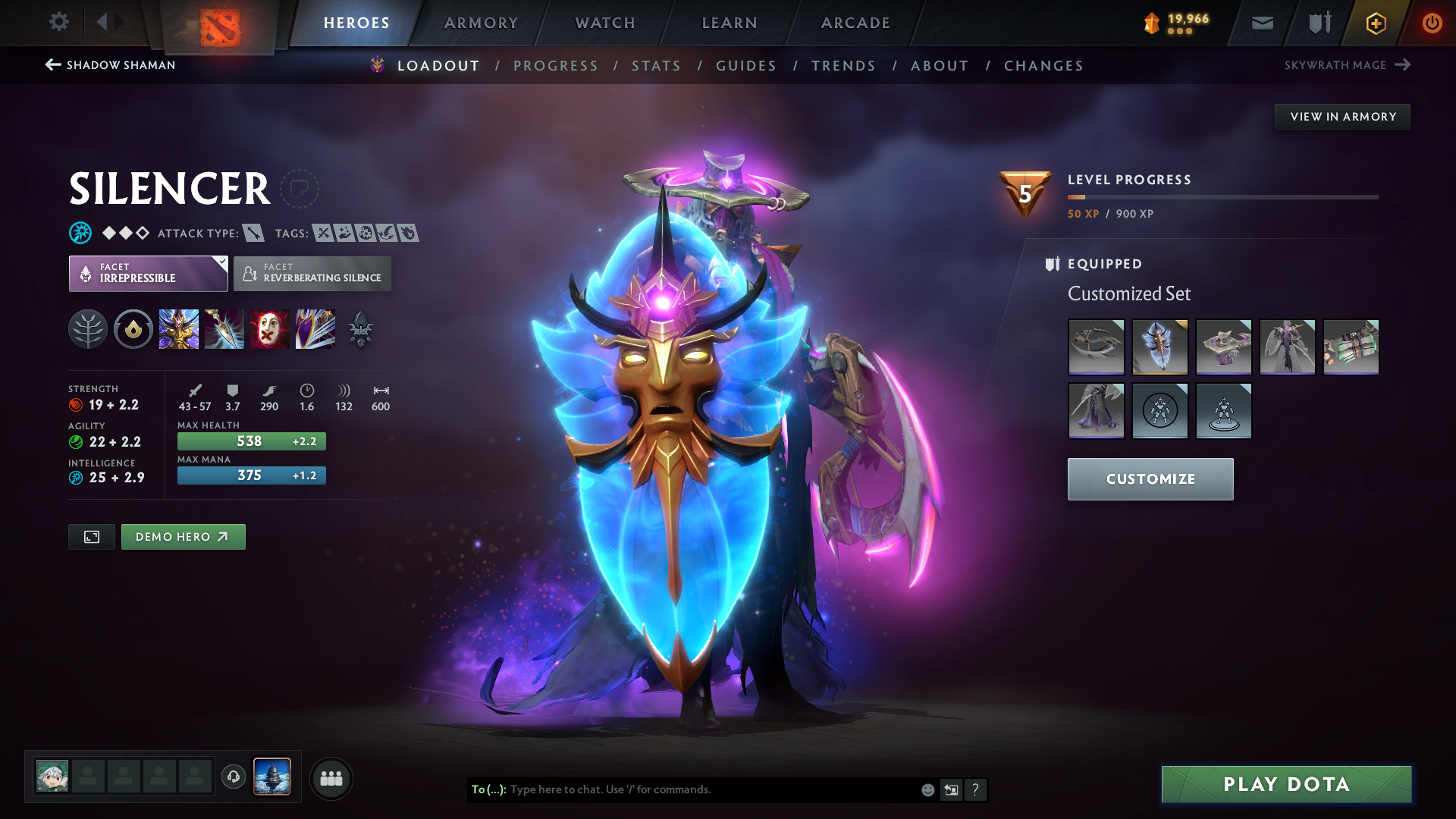Open the mail inbox icon
Image resolution: width=1456 pixels, height=819 pixels.
click(x=1261, y=23)
